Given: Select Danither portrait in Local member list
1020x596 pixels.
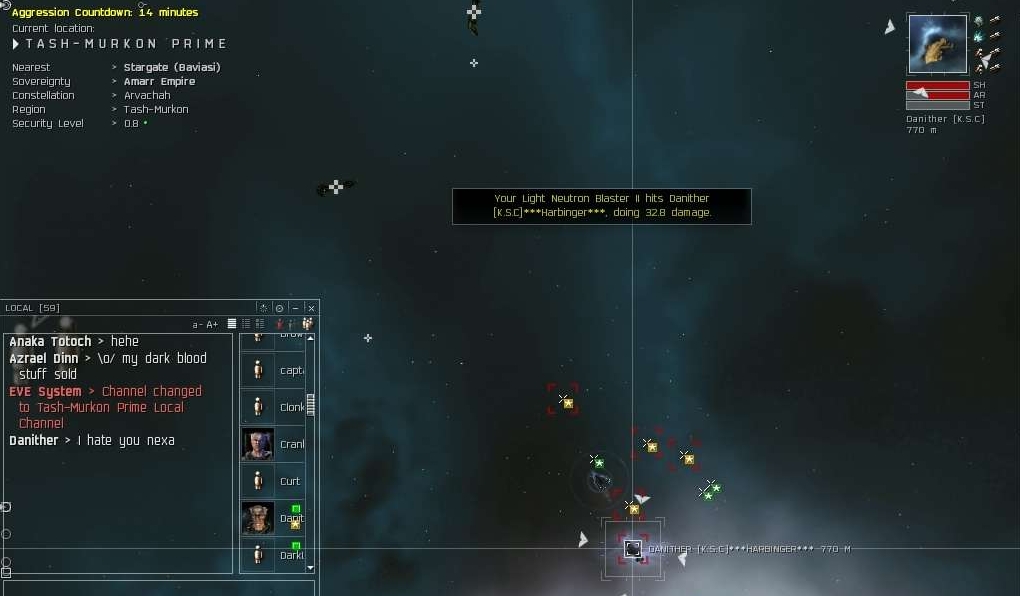Looking at the screenshot, I should coord(257,518).
